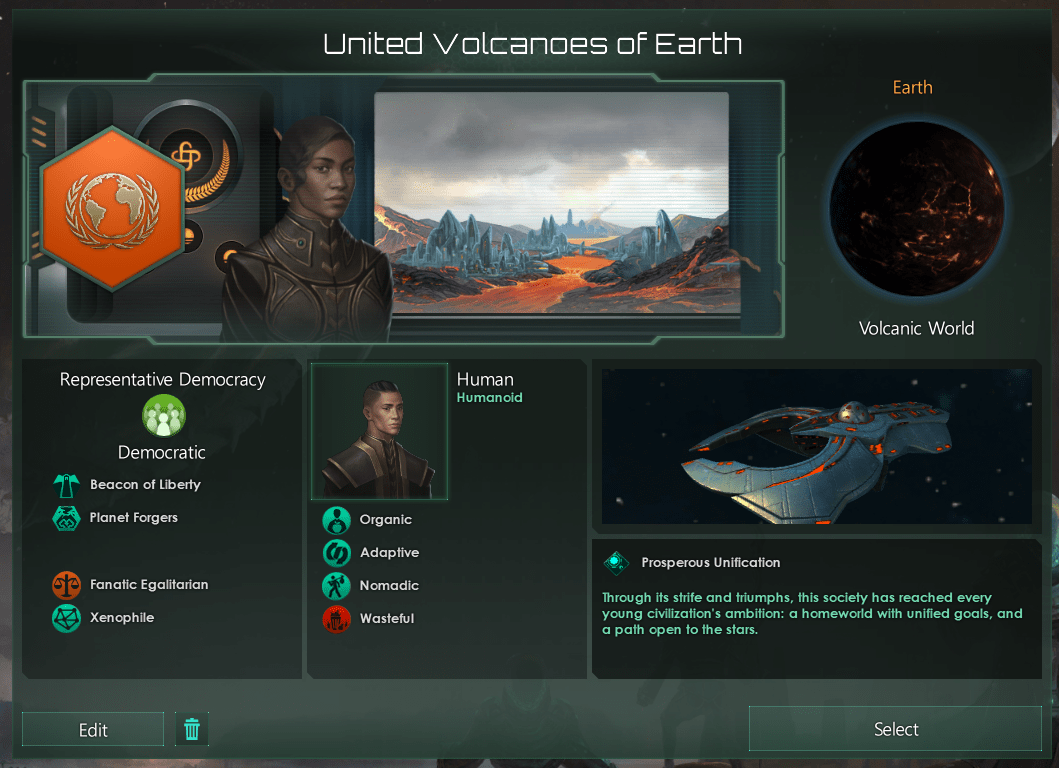Click the Prosperous Unification origin icon
Screen dimensions: 1059x768
click(616, 563)
